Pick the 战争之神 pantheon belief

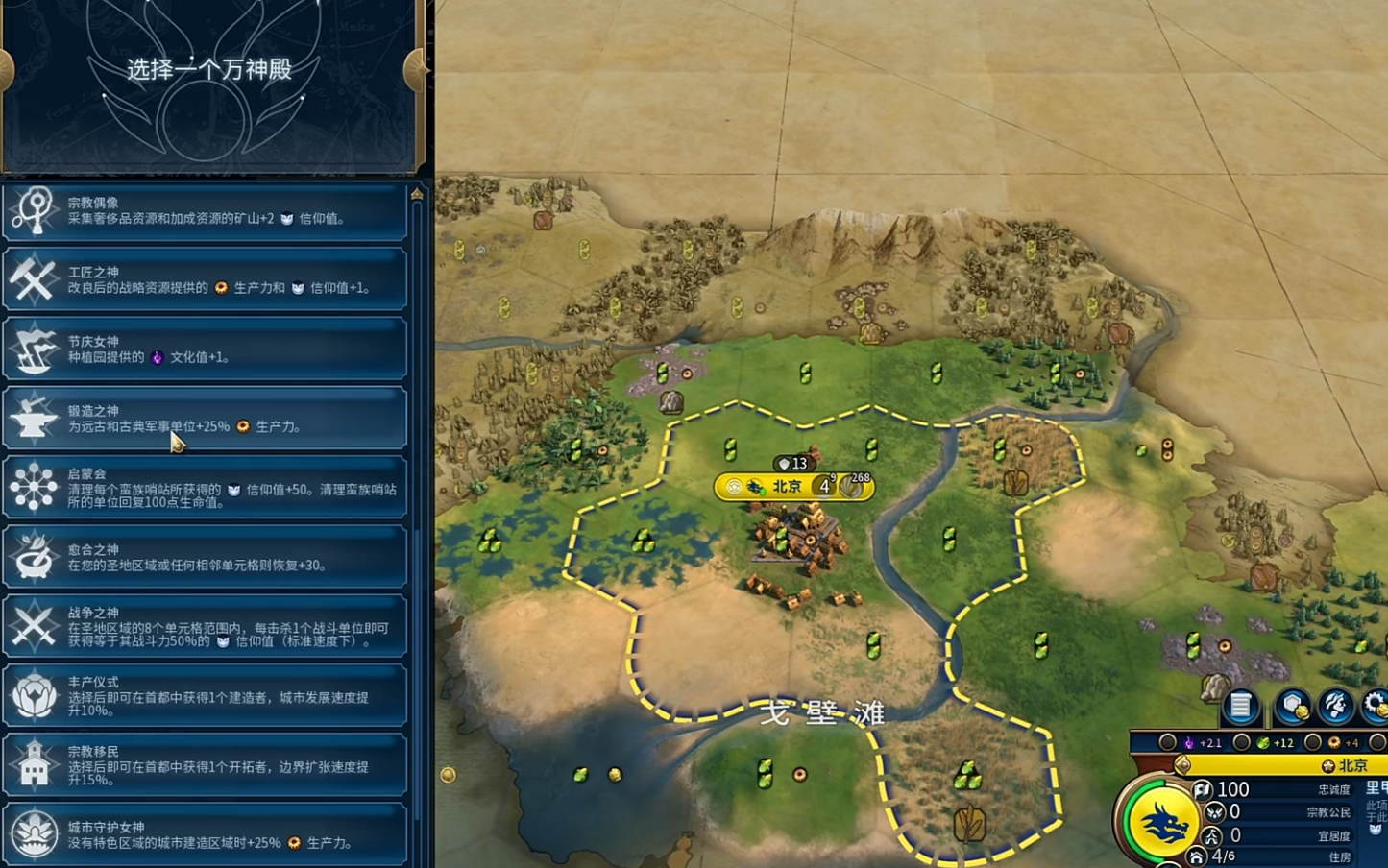coord(206,626)
